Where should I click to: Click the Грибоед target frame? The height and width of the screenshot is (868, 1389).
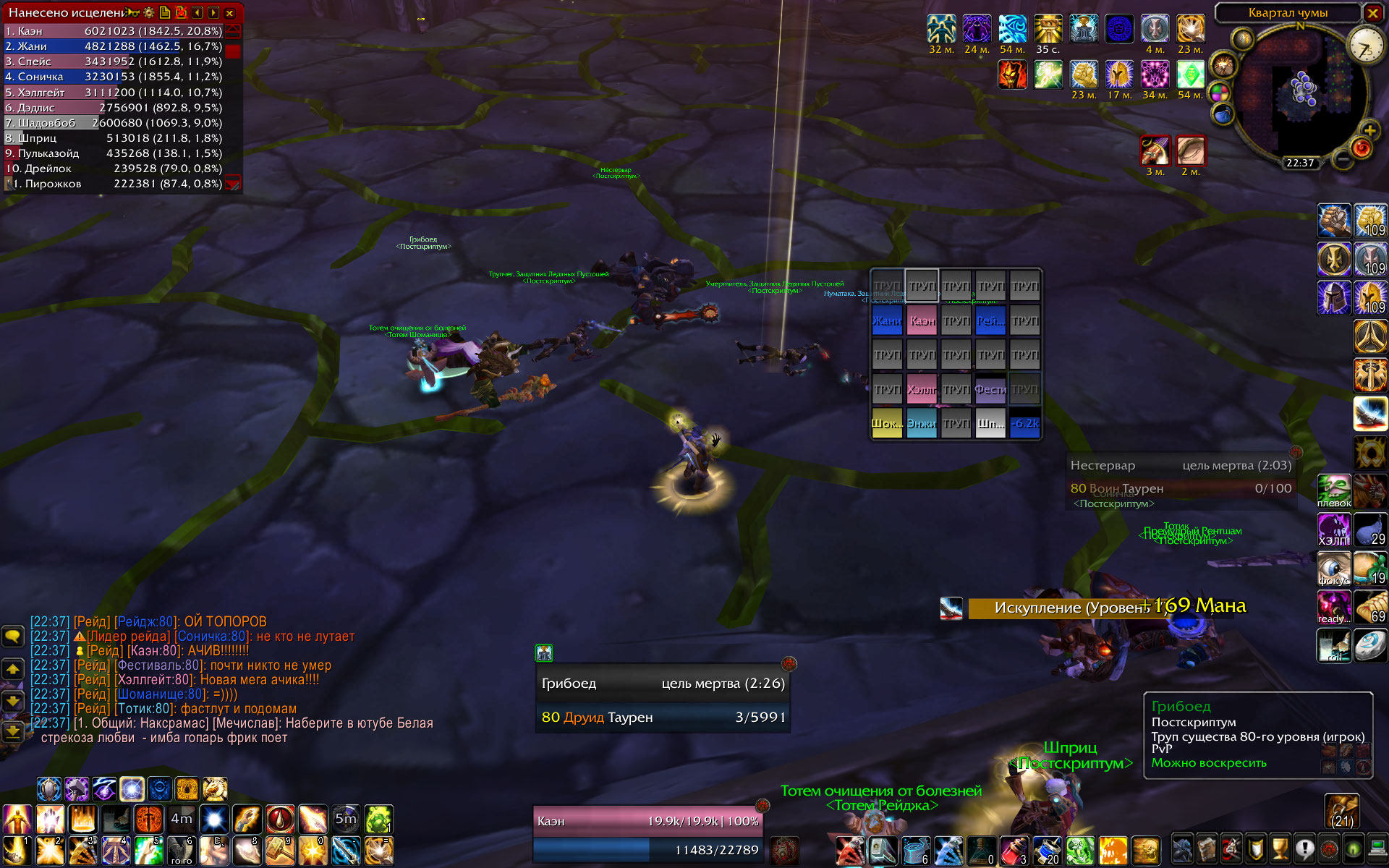point(662,699)
